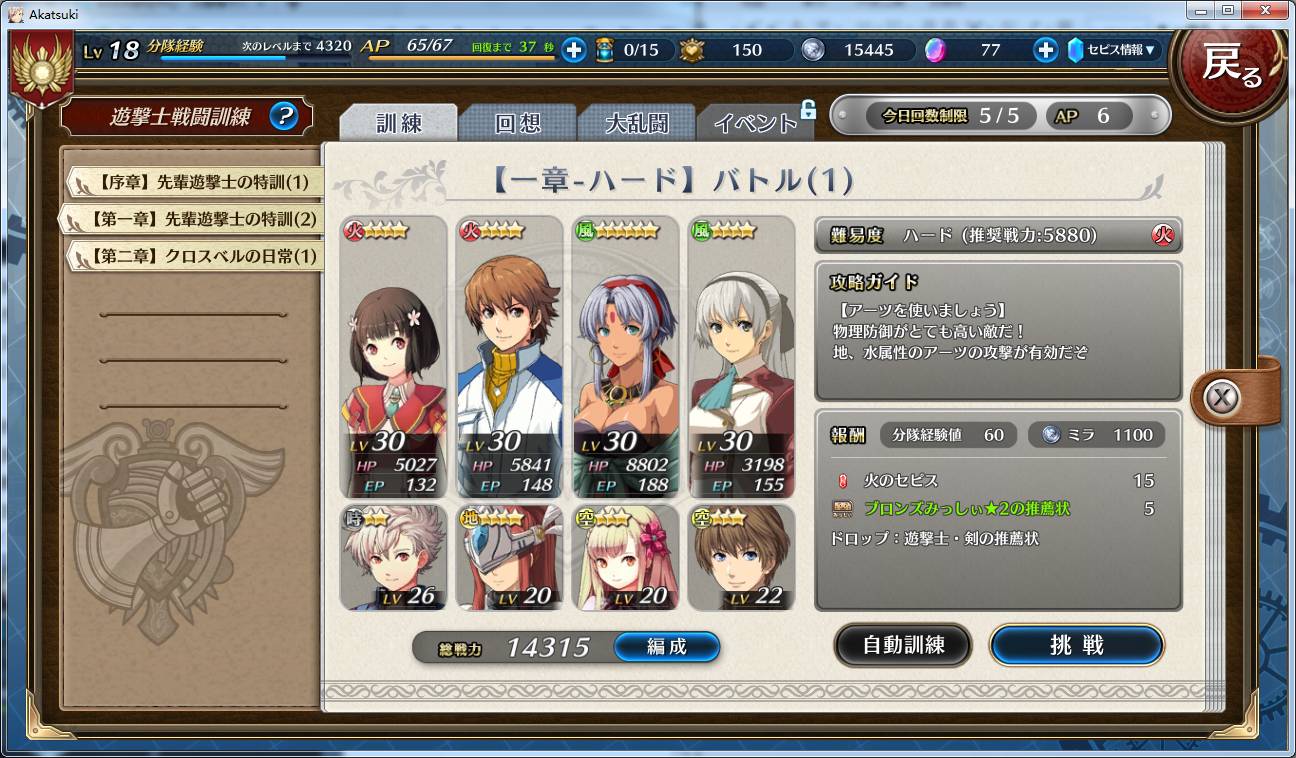Switch to the 大乱闘 tab
This screenshot has height=758, width=1296.
point(636,123)
